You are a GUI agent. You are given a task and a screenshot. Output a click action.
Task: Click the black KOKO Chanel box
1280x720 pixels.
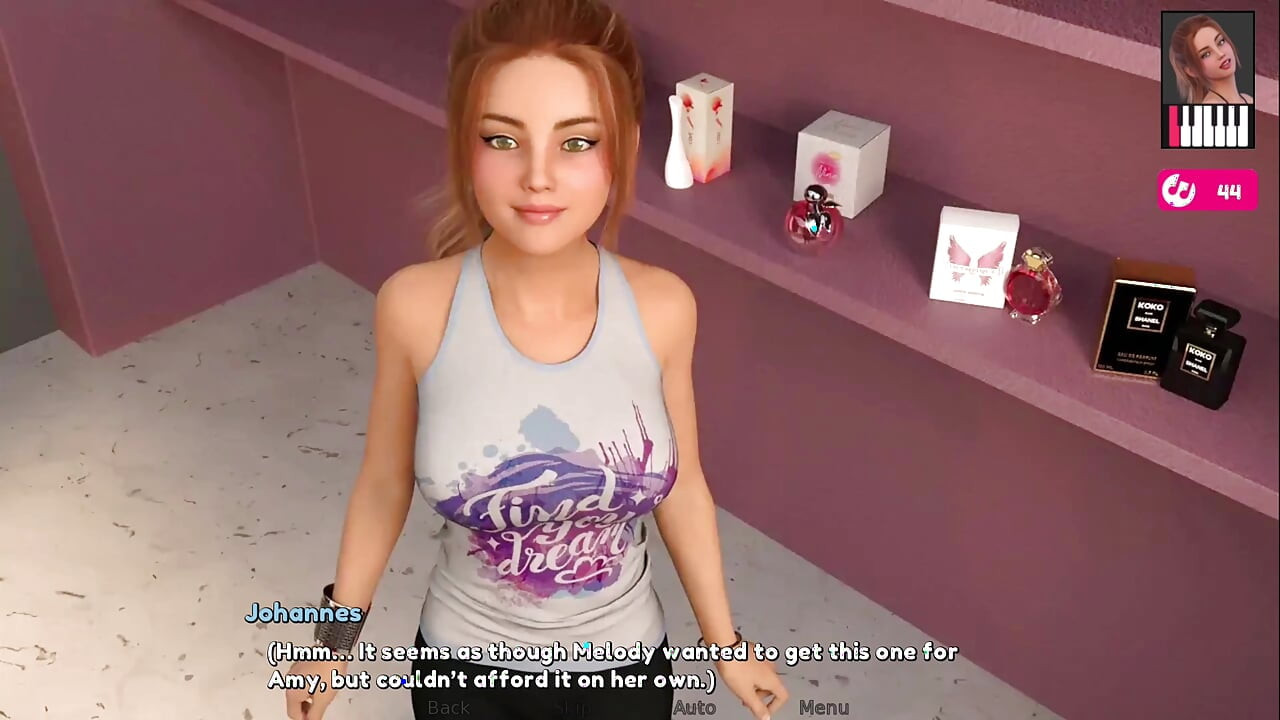tap(1146, 330)
